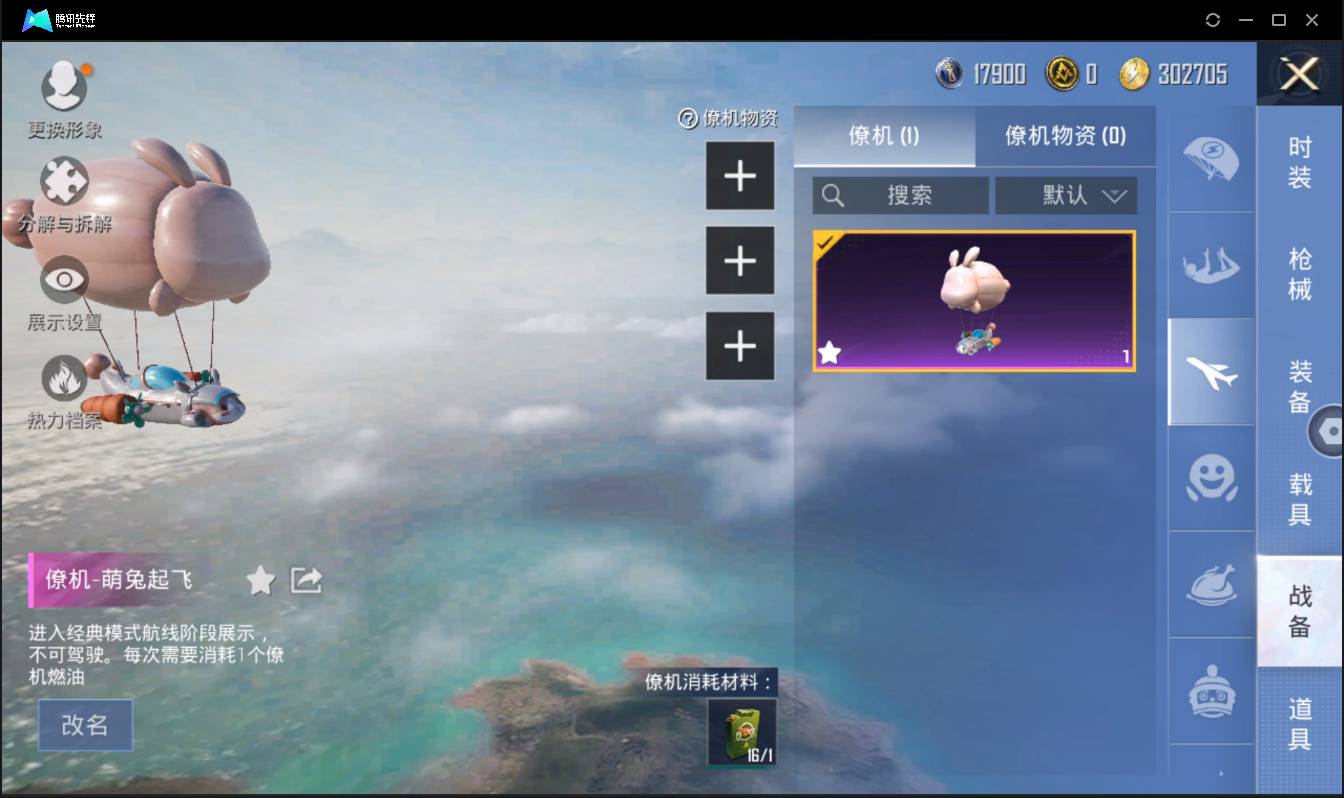Toggle the star on the wingman card

829,352
